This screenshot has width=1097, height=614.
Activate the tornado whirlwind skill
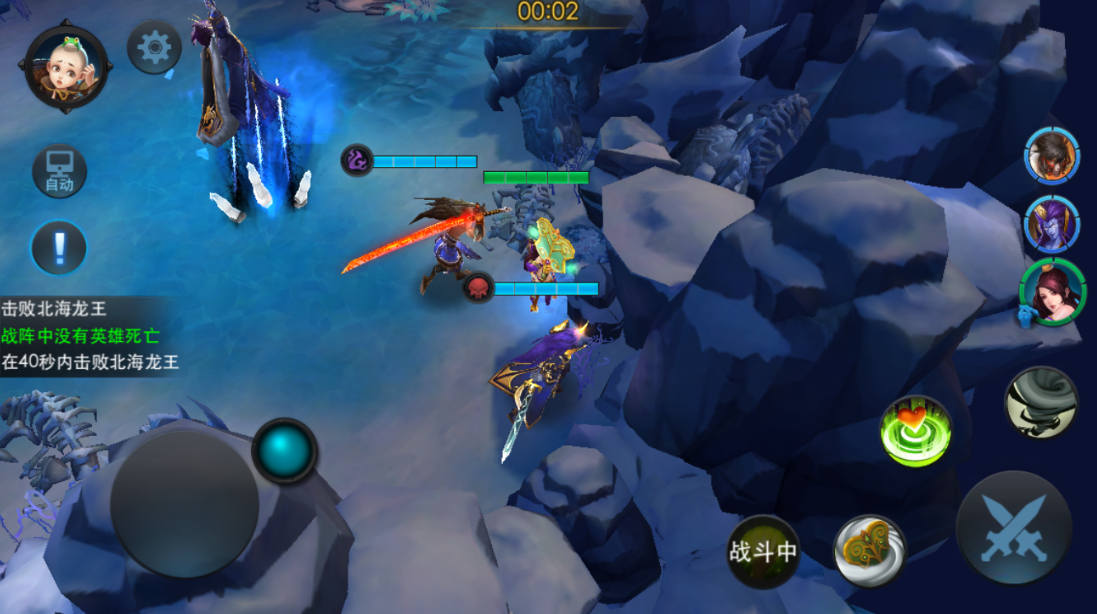[1040, 402]
